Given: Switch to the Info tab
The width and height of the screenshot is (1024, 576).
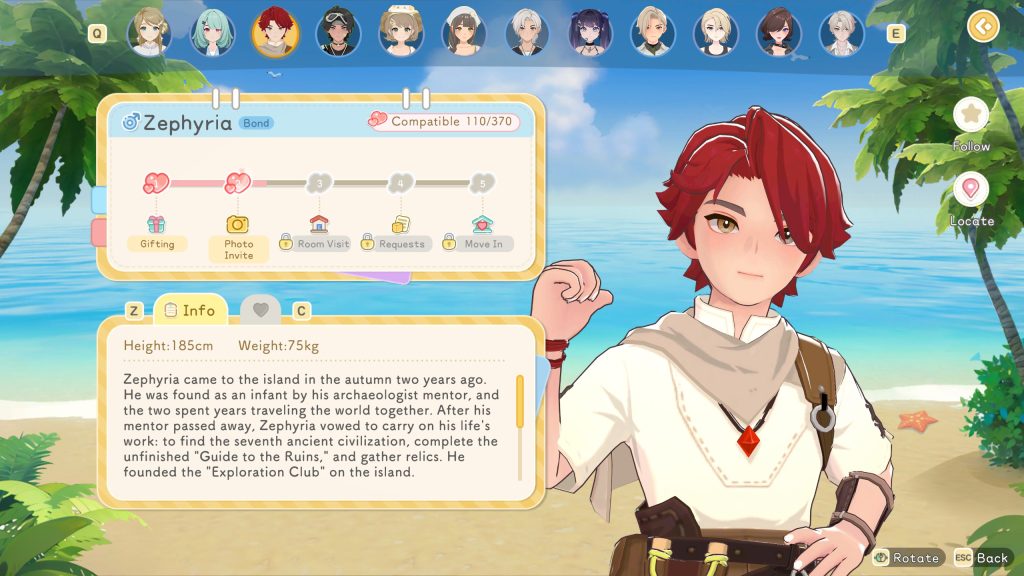Looking at the screenshot, I should [190, 310].
